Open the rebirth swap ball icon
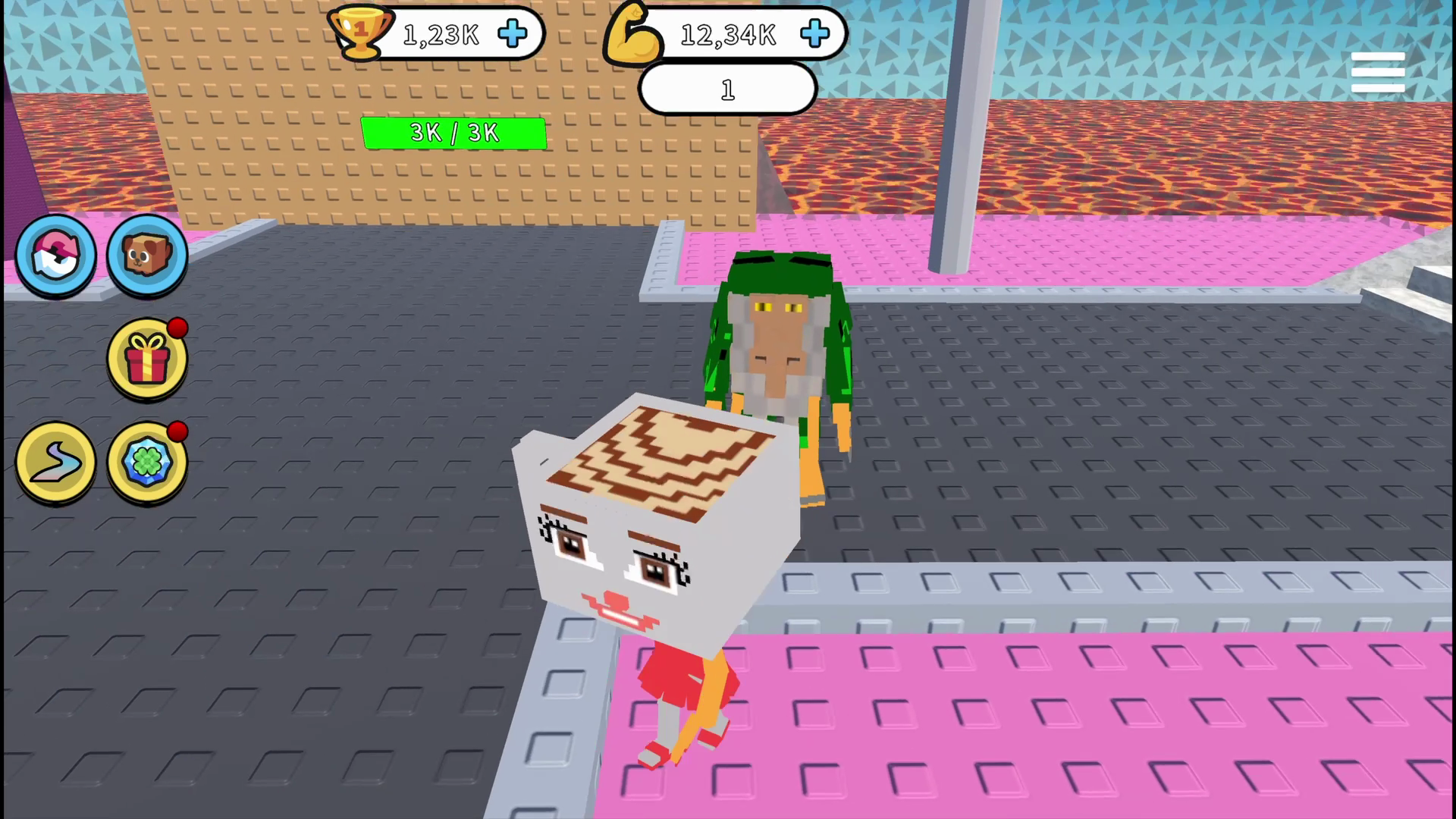Screen dimensions: 1456x819 point(56,254)
